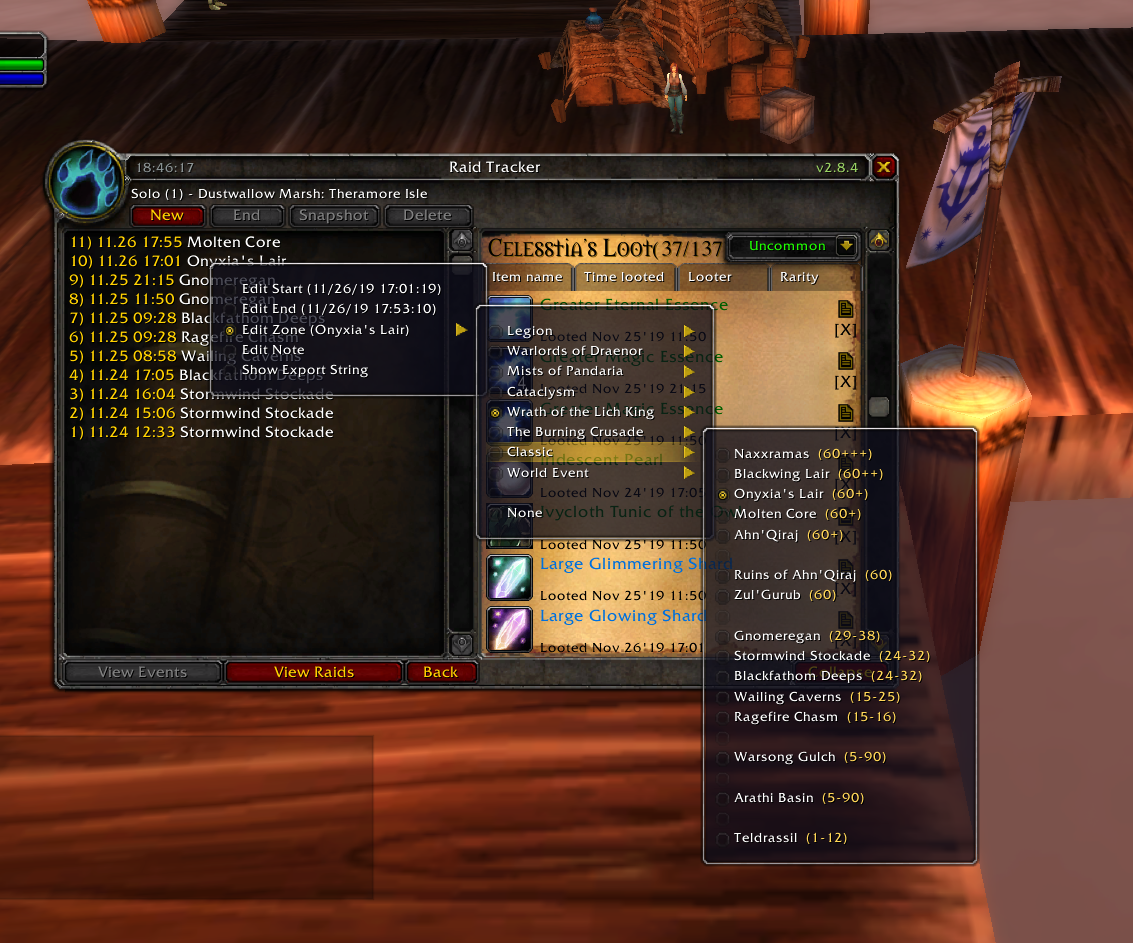Choose Edit Start time option

pos(341,289)
